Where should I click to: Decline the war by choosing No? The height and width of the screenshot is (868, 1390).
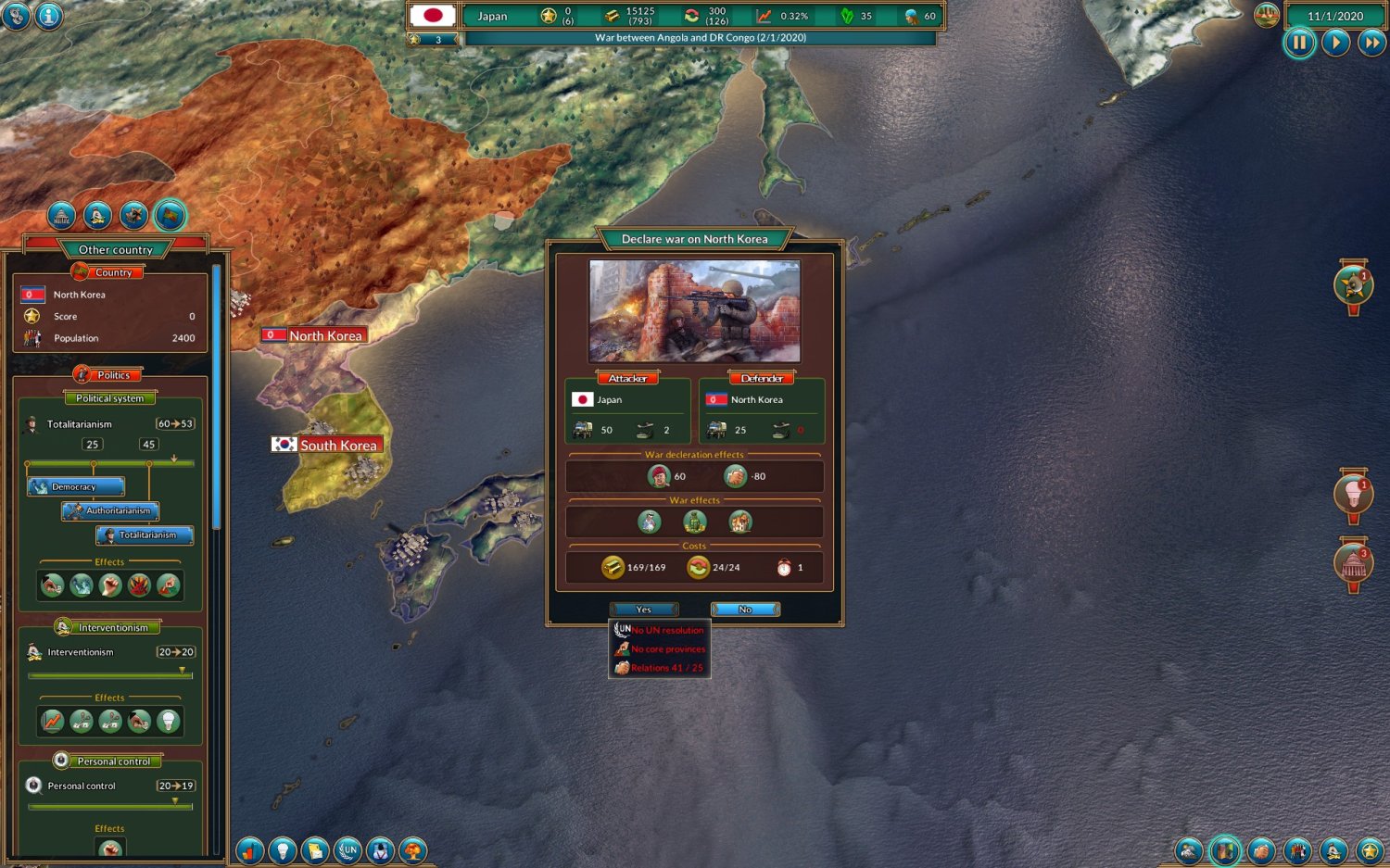[x=745, y=610]
